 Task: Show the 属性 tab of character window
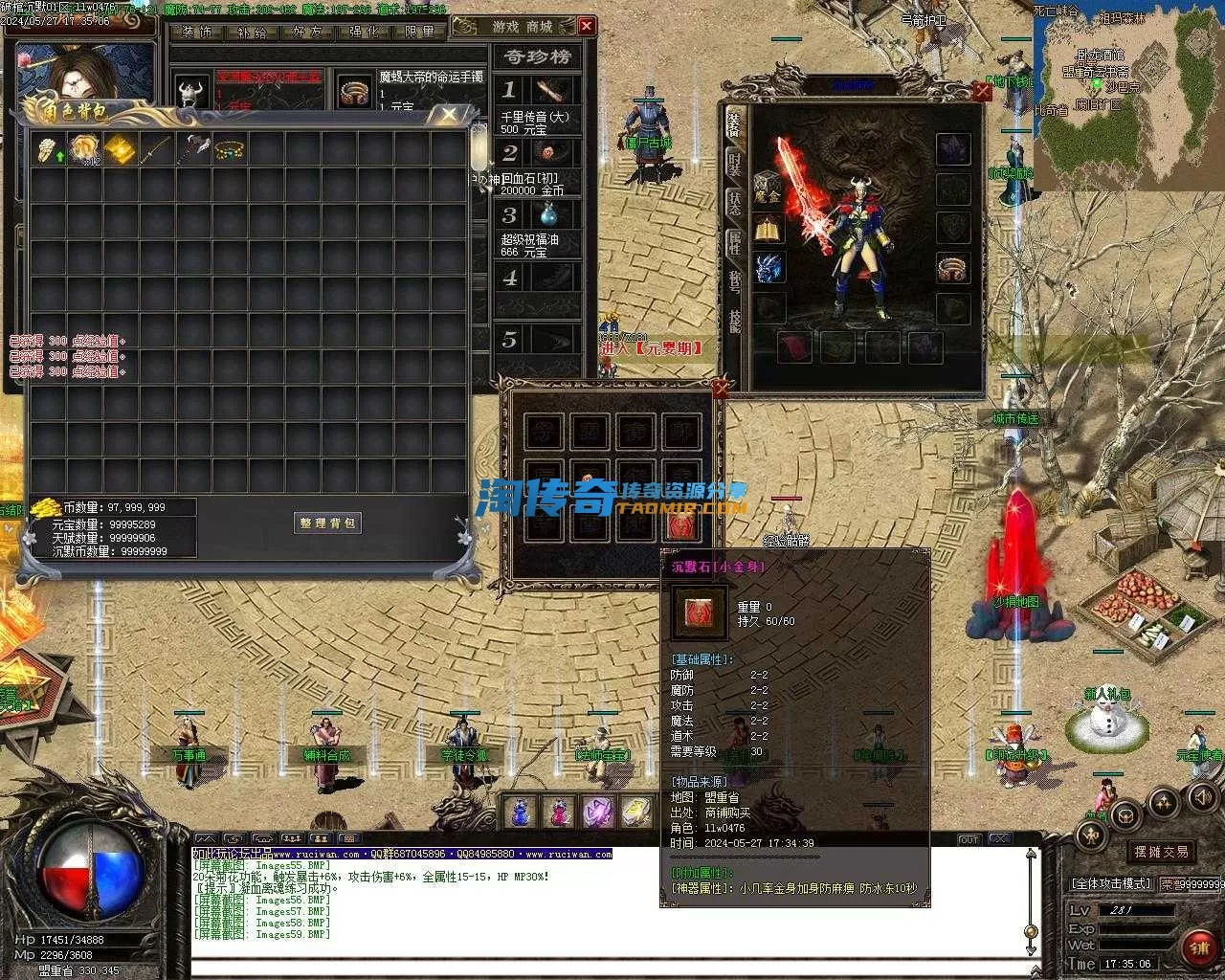tap(734, 242)
